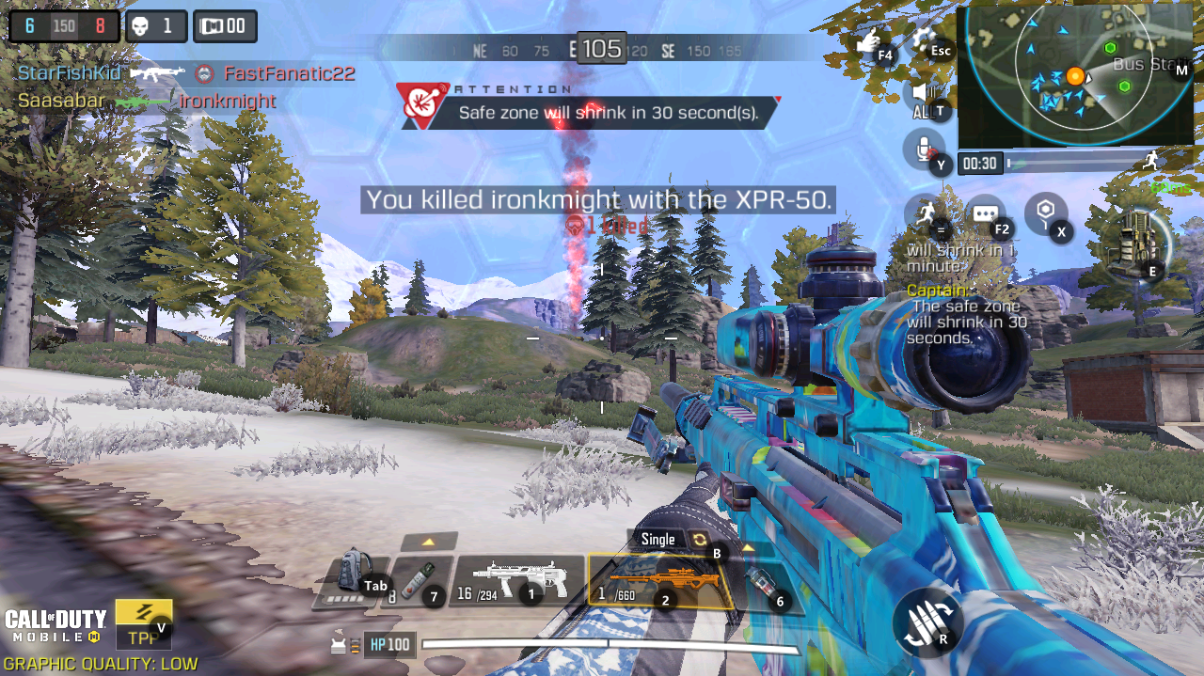Toggle auto-run with the running man icon
This screenshot has height=676, width=1204.
tap(922, 213)
